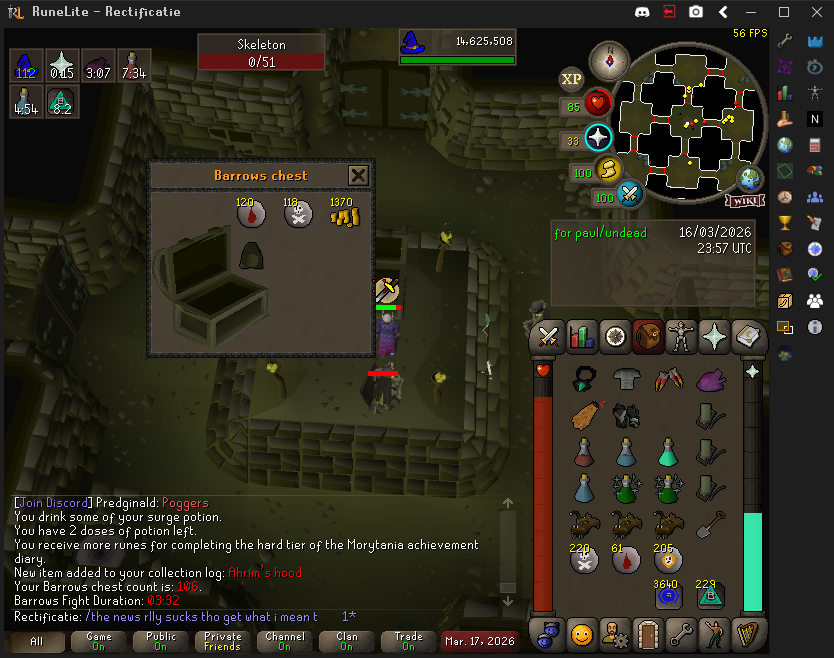Close the Barrows chest window
The height and width of the screenshot is (658, 834).
358,176
